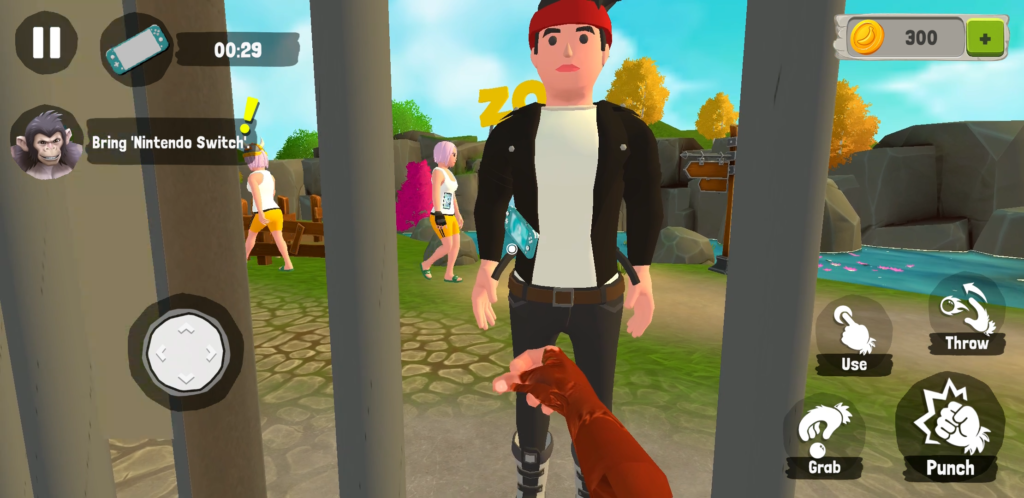This screenshot has width=1024, height=498.
Task: Open the 'Bring Nintendo Switch' objective
Action: point(170,143)
